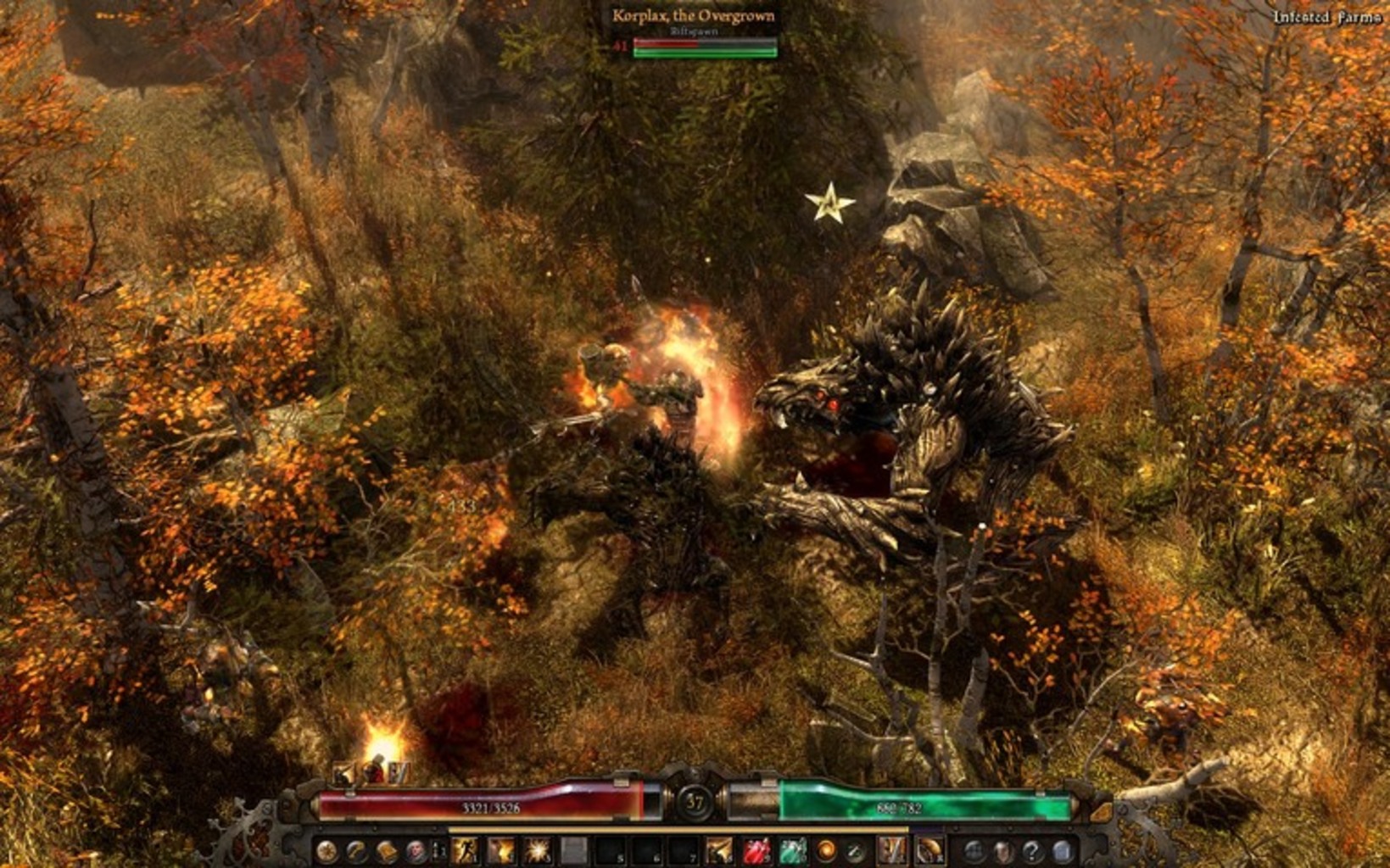The image size is (1390, 868).
Task: Select the left mouse button attack skill
Action: 891,850
